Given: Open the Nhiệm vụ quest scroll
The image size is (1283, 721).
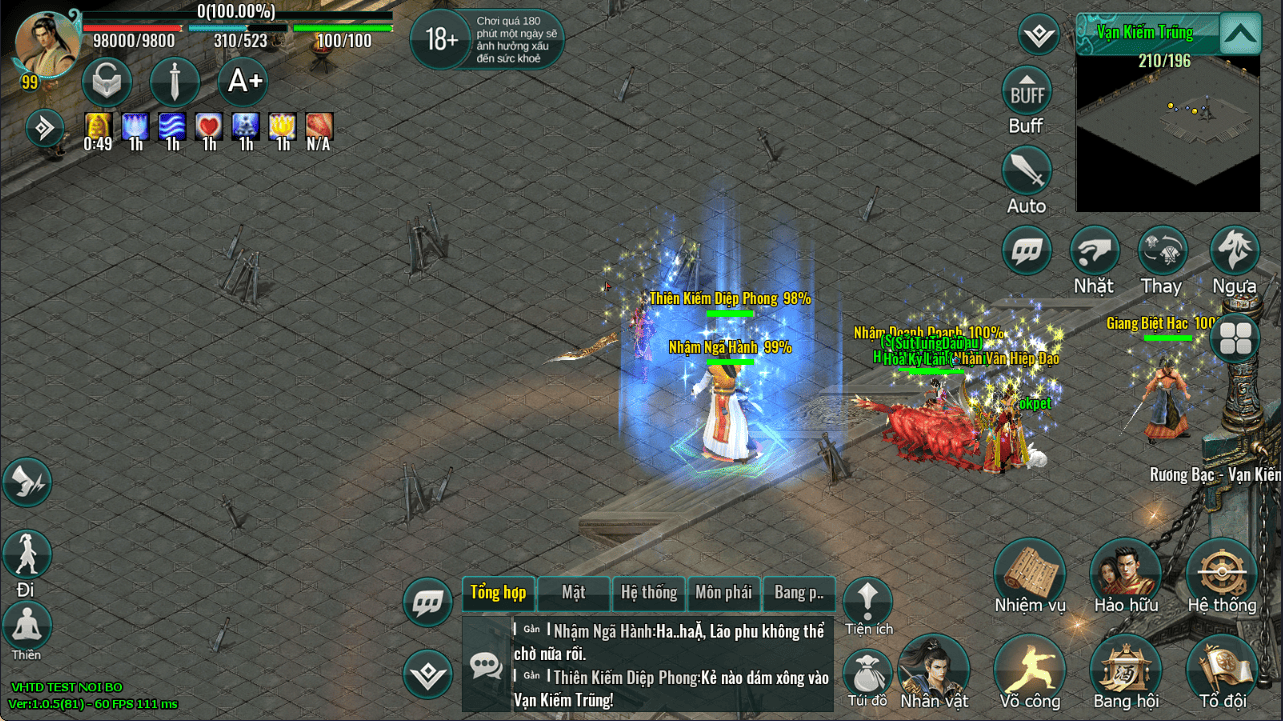Looking at the screenshot, I should pyautogui.click(x=1030, y=572).
